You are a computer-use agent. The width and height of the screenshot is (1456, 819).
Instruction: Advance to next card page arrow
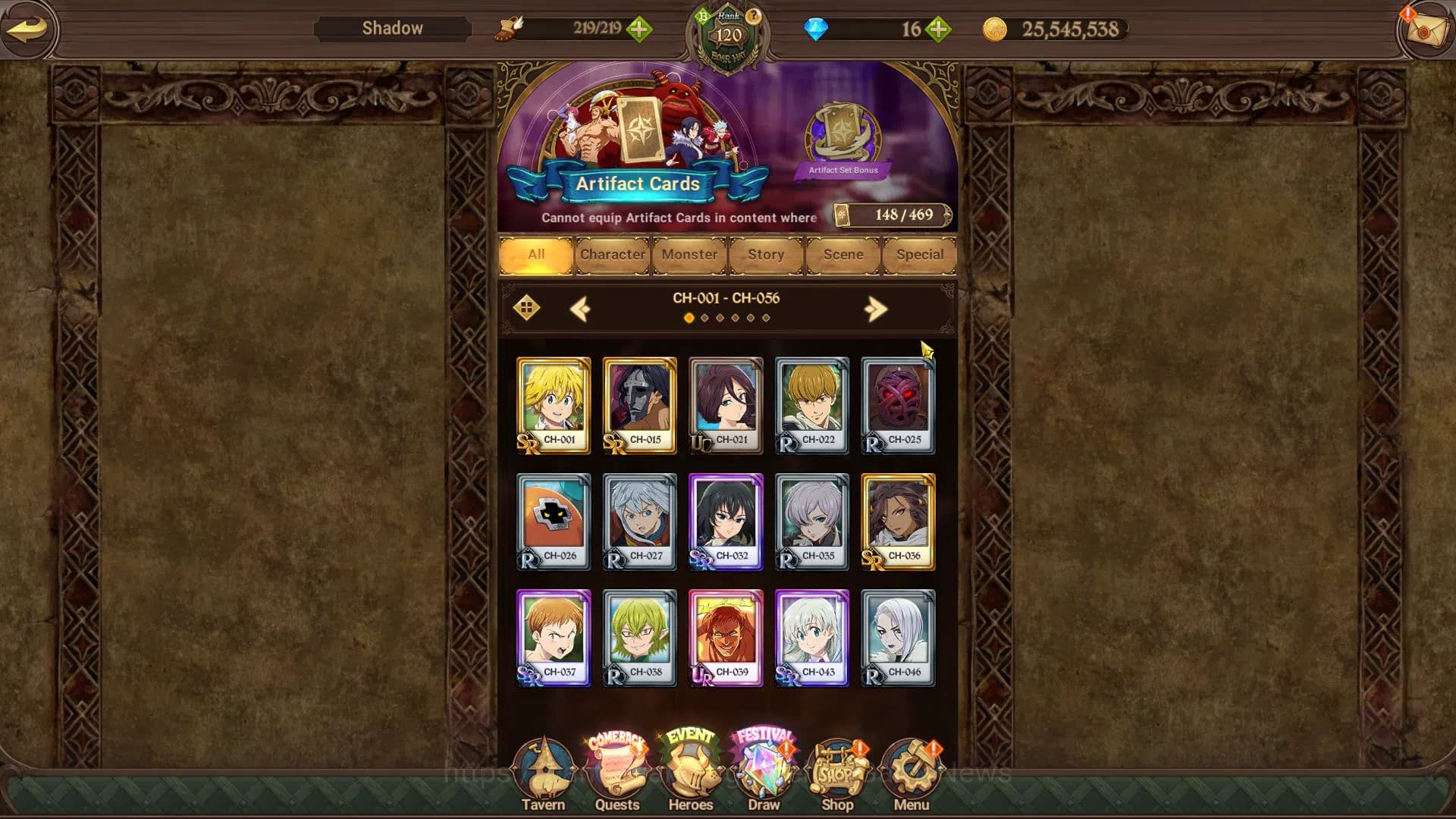tap(877, 308)
